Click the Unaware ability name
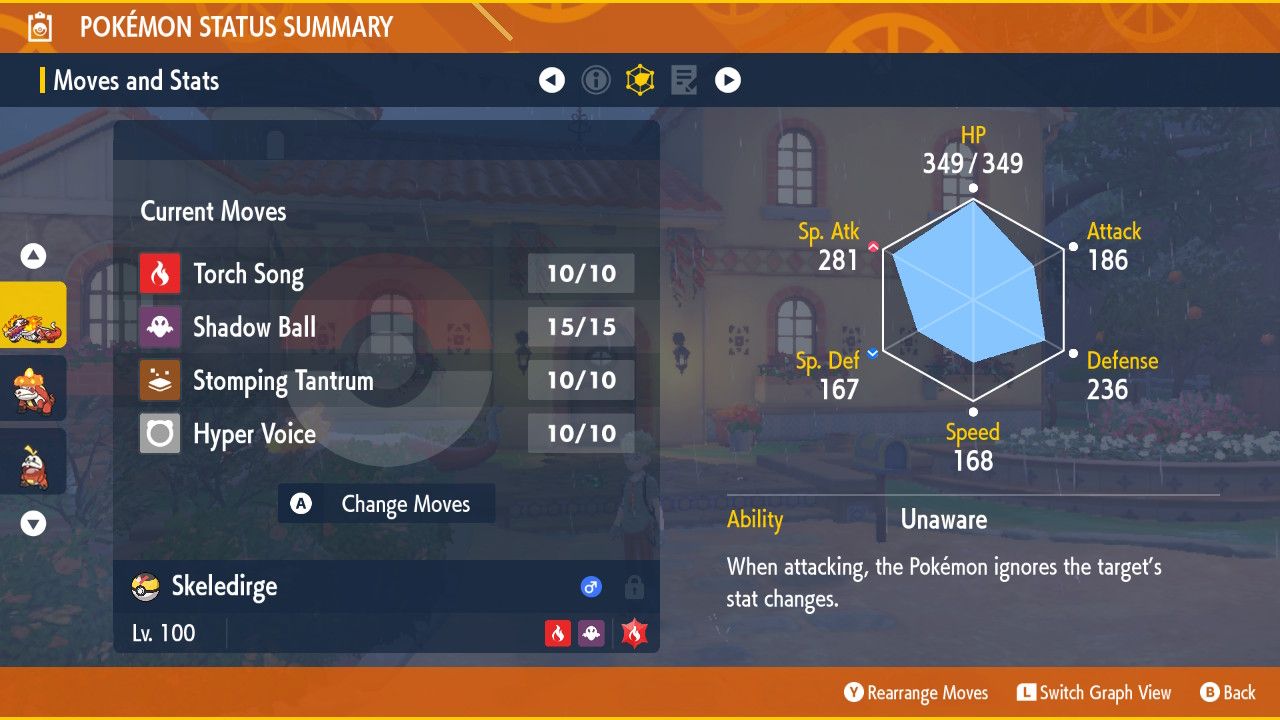Image resolution: width=1280 pixels, height=720 pixels. 943,520
